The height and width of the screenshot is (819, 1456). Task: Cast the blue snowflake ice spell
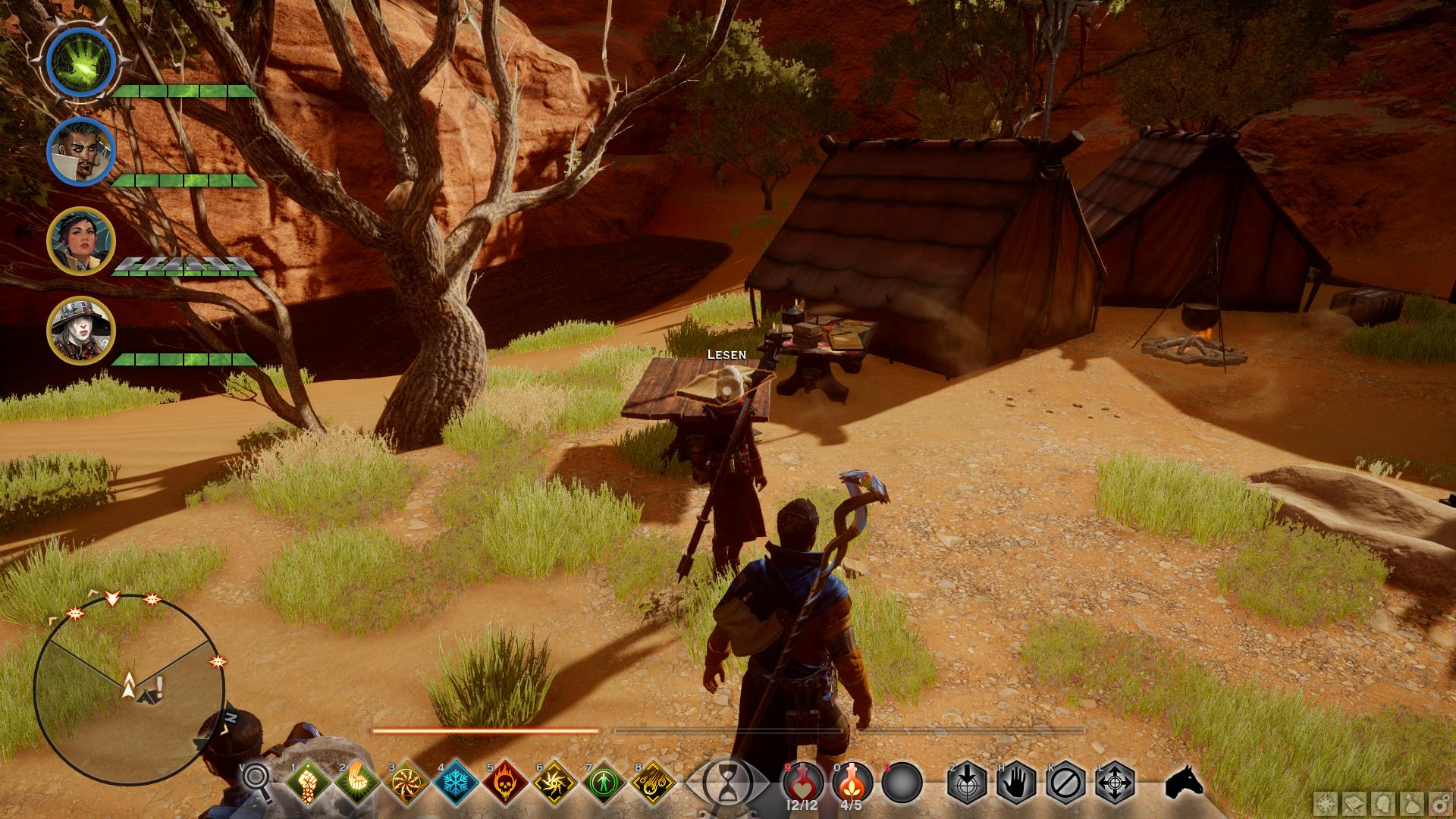[x=456, y=782]
